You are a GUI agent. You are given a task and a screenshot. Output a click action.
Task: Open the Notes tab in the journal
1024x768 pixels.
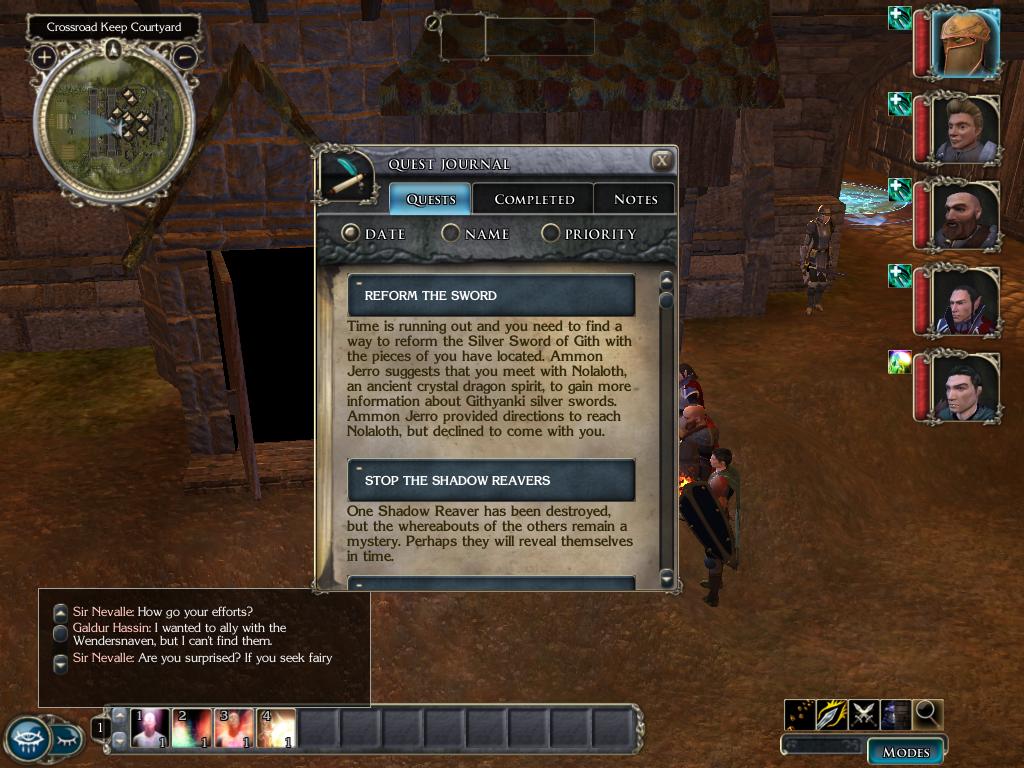pos(635,199)
